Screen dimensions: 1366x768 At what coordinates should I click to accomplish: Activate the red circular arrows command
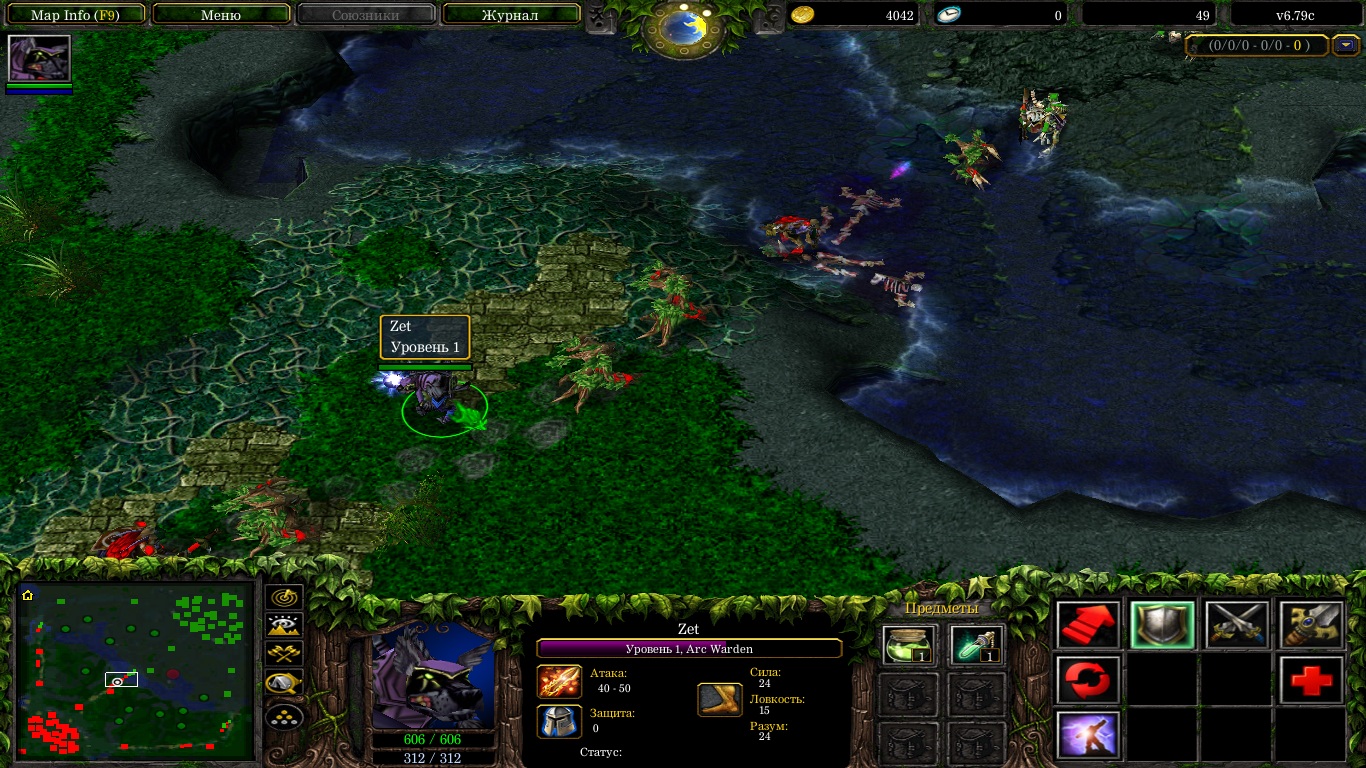click(1088, 680)
